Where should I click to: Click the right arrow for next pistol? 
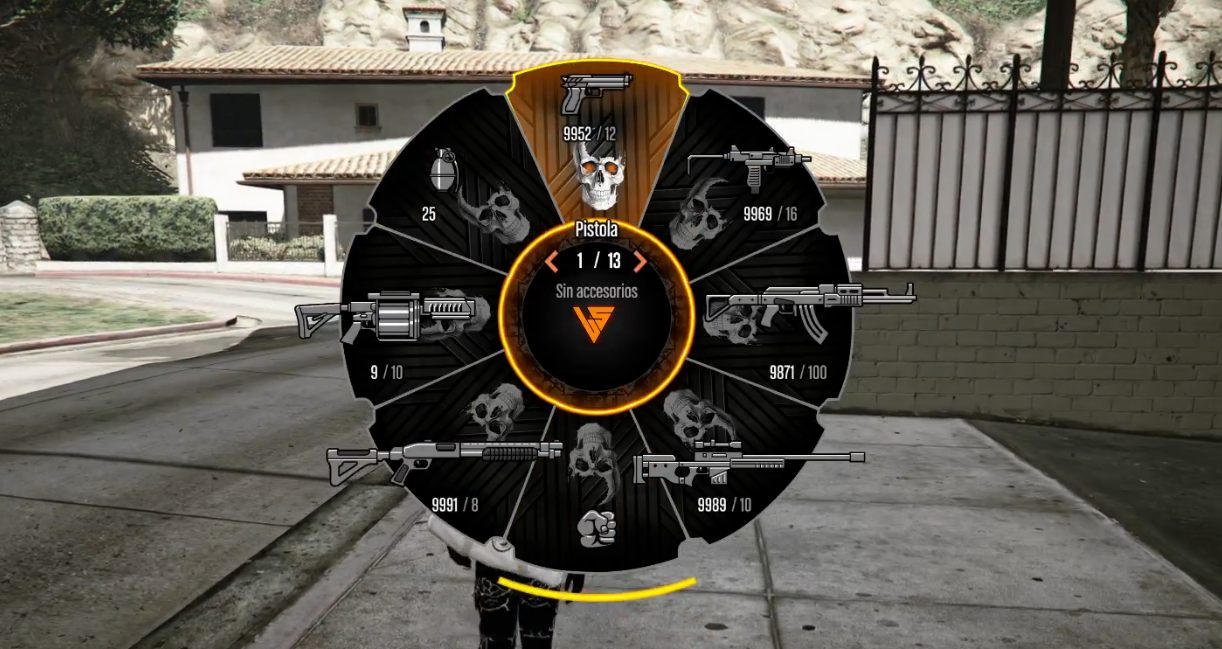pyautogui.click(x=640, y=262)
